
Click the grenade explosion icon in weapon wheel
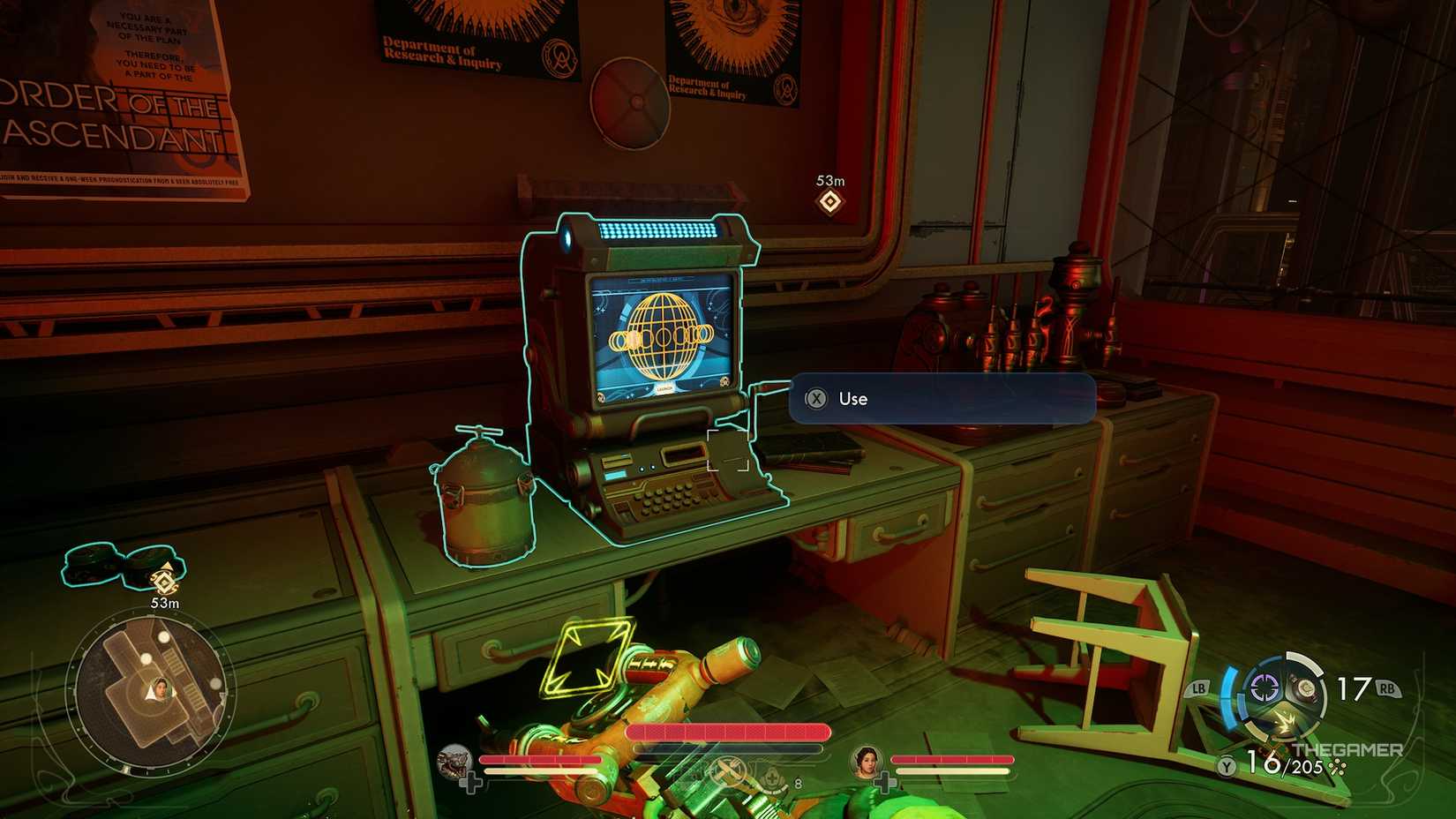click(1287, 721)
